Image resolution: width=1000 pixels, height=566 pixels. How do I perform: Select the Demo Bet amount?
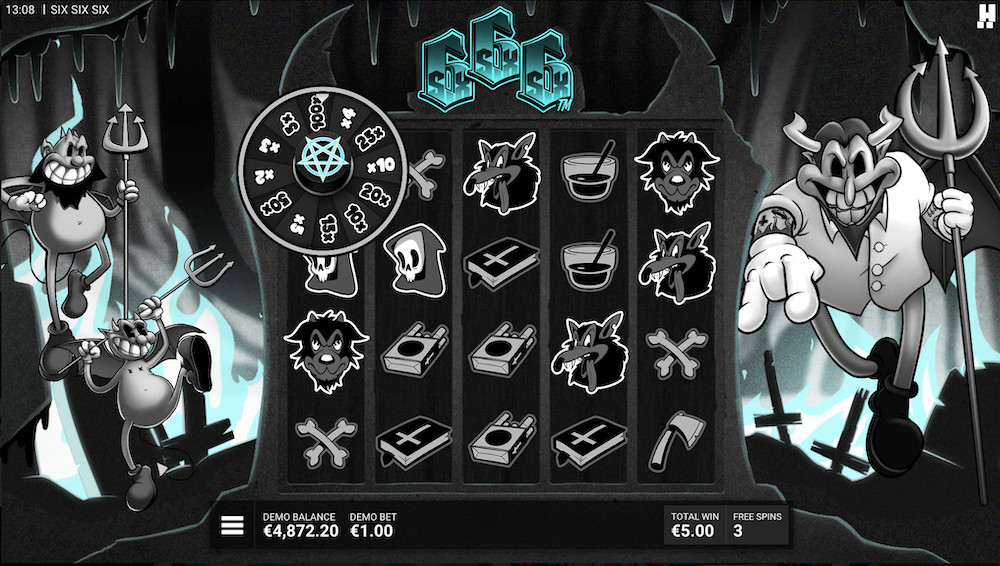(372, 531)
